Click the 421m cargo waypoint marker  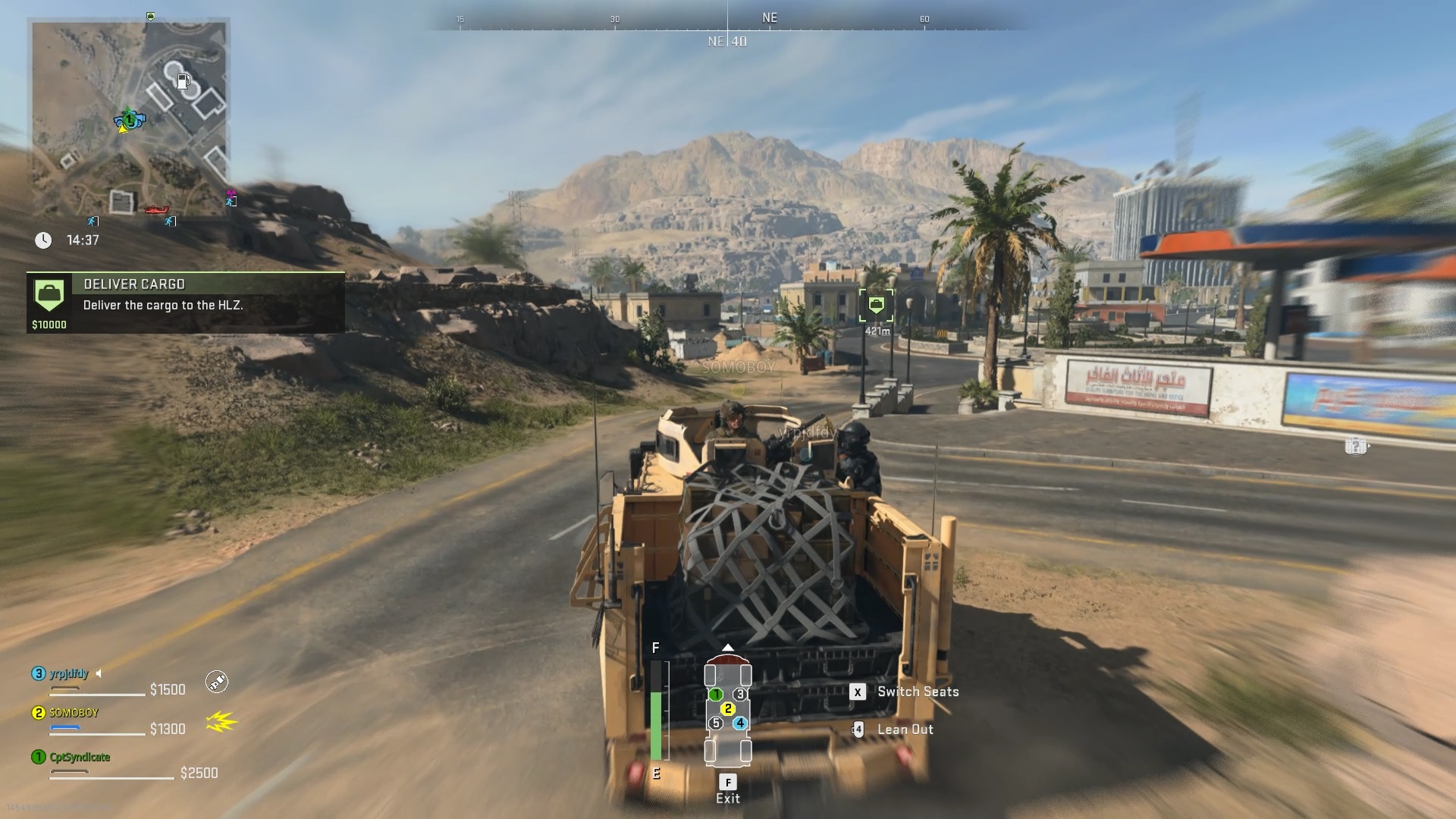[877, 306]
